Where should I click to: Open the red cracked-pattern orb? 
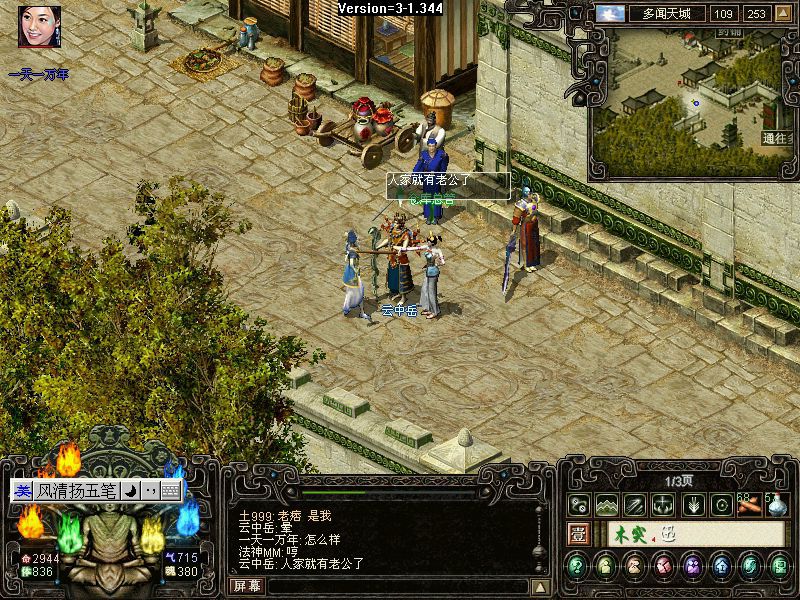tap(664, 566)
